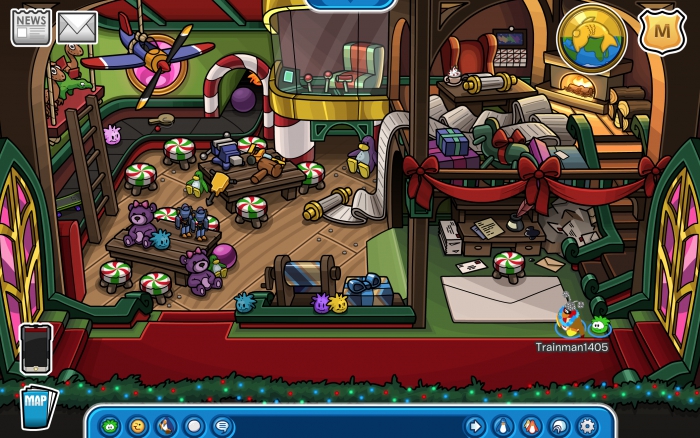
Task: Open the world map
Action: pos(37,405)
